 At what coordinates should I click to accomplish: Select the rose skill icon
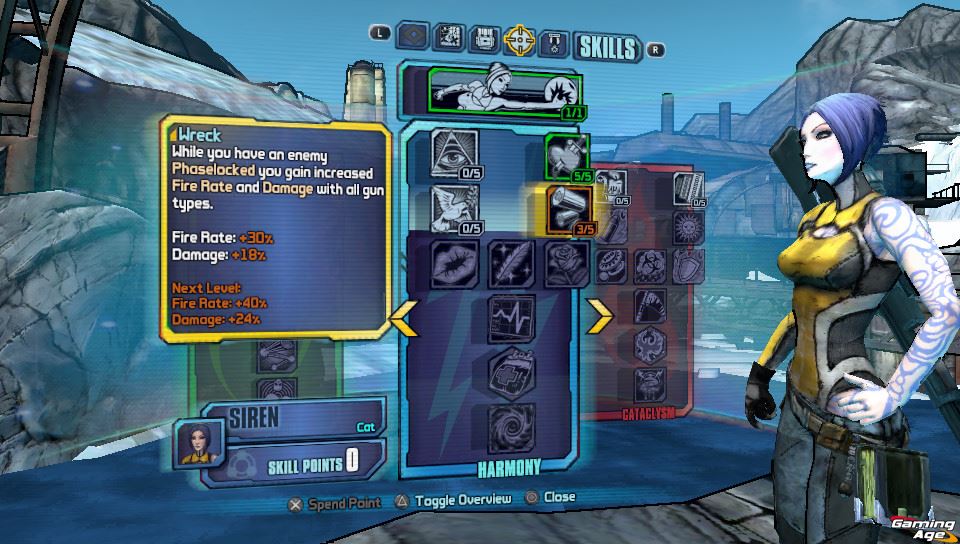tap(566, 262)
